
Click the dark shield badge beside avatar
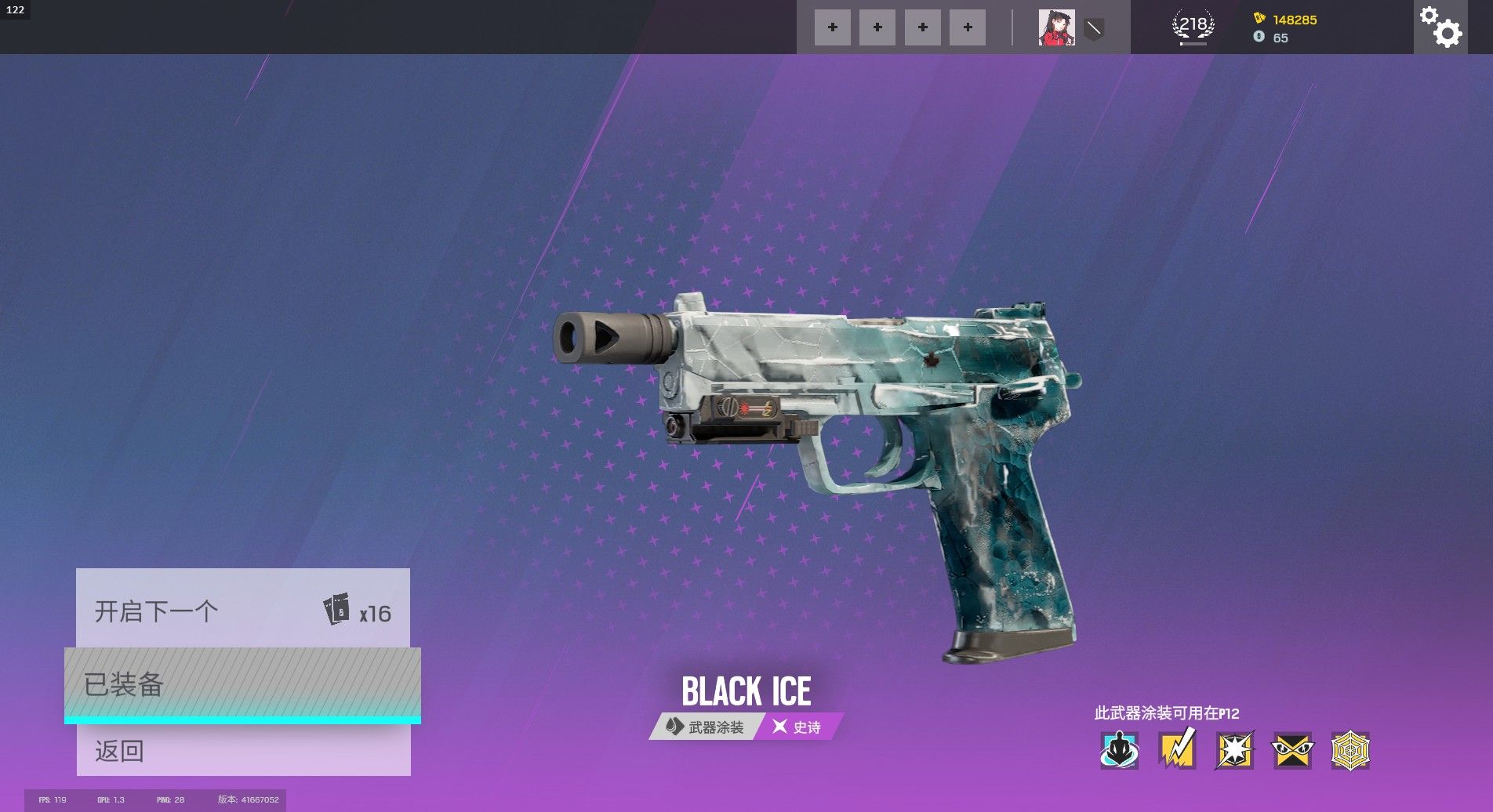[x=1094, y=29]
